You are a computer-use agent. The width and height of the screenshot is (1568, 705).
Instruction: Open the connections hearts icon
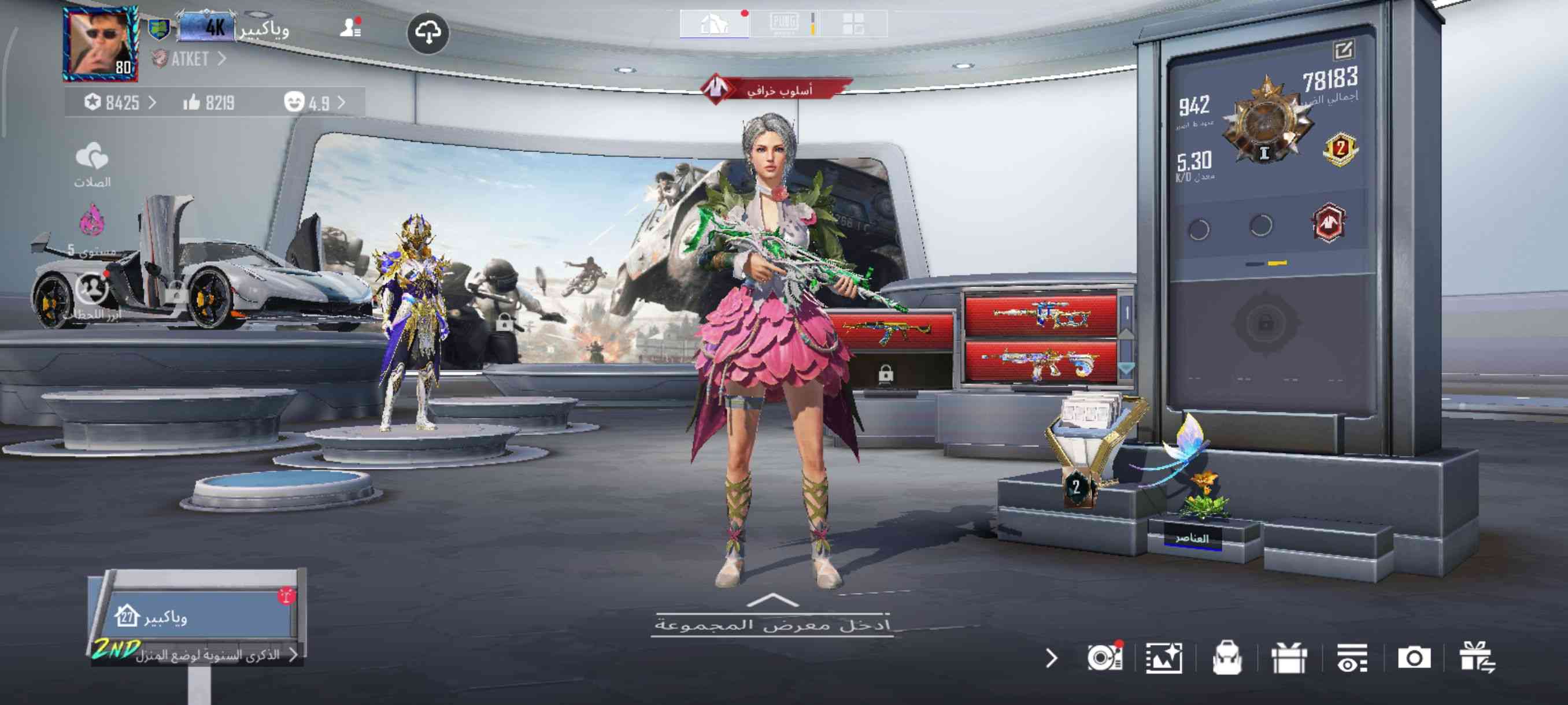pyautogui.click(x=92, y=158)
